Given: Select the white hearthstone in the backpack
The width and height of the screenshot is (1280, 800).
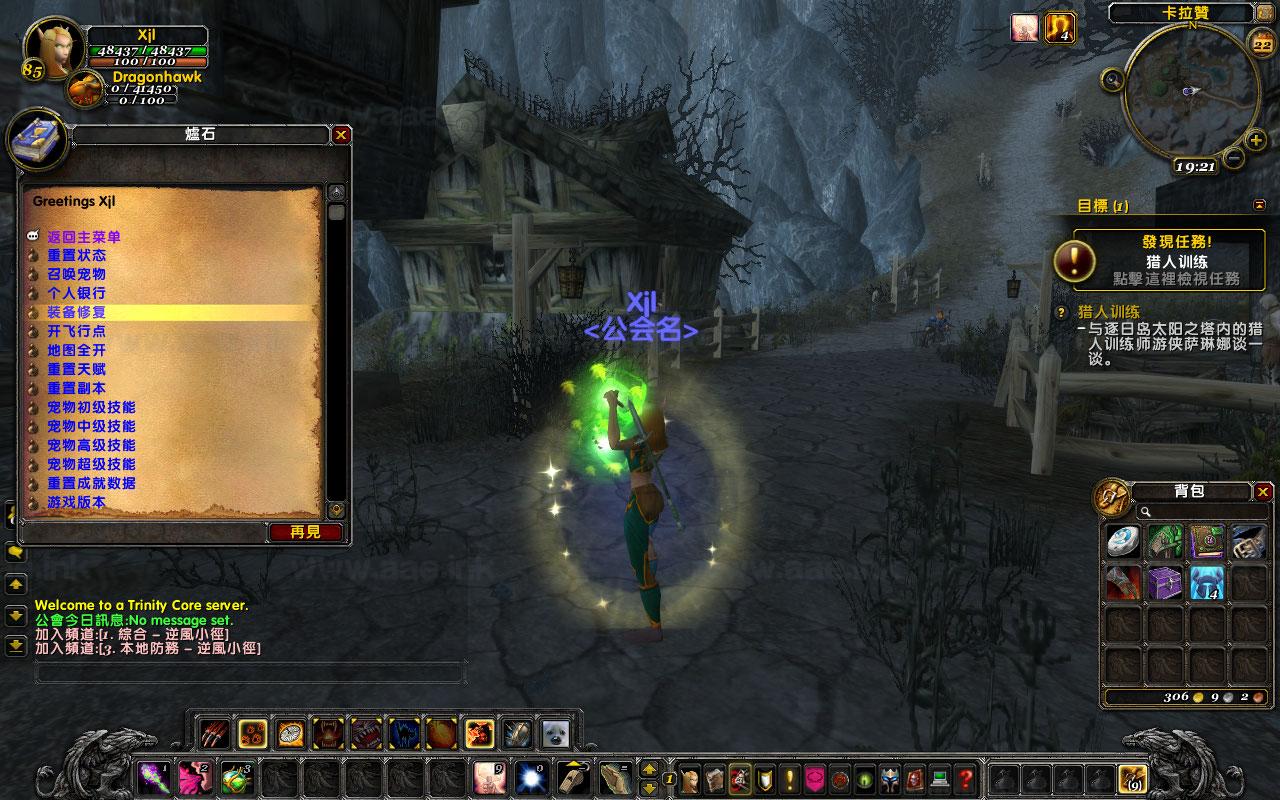Looking at the screenshot, I should (x=1122, y=541).
